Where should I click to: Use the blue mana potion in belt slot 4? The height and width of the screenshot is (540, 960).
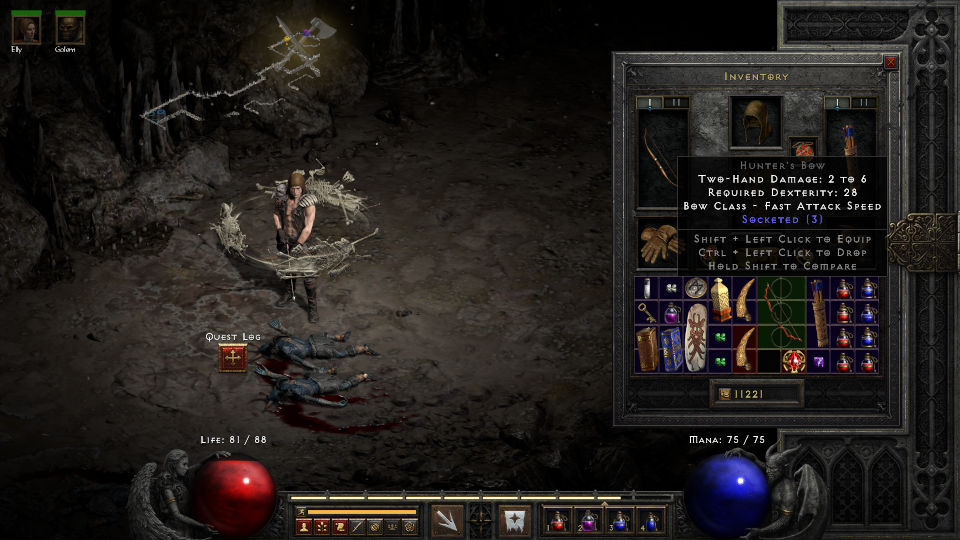pyautogui.click(x=651, y=520)
